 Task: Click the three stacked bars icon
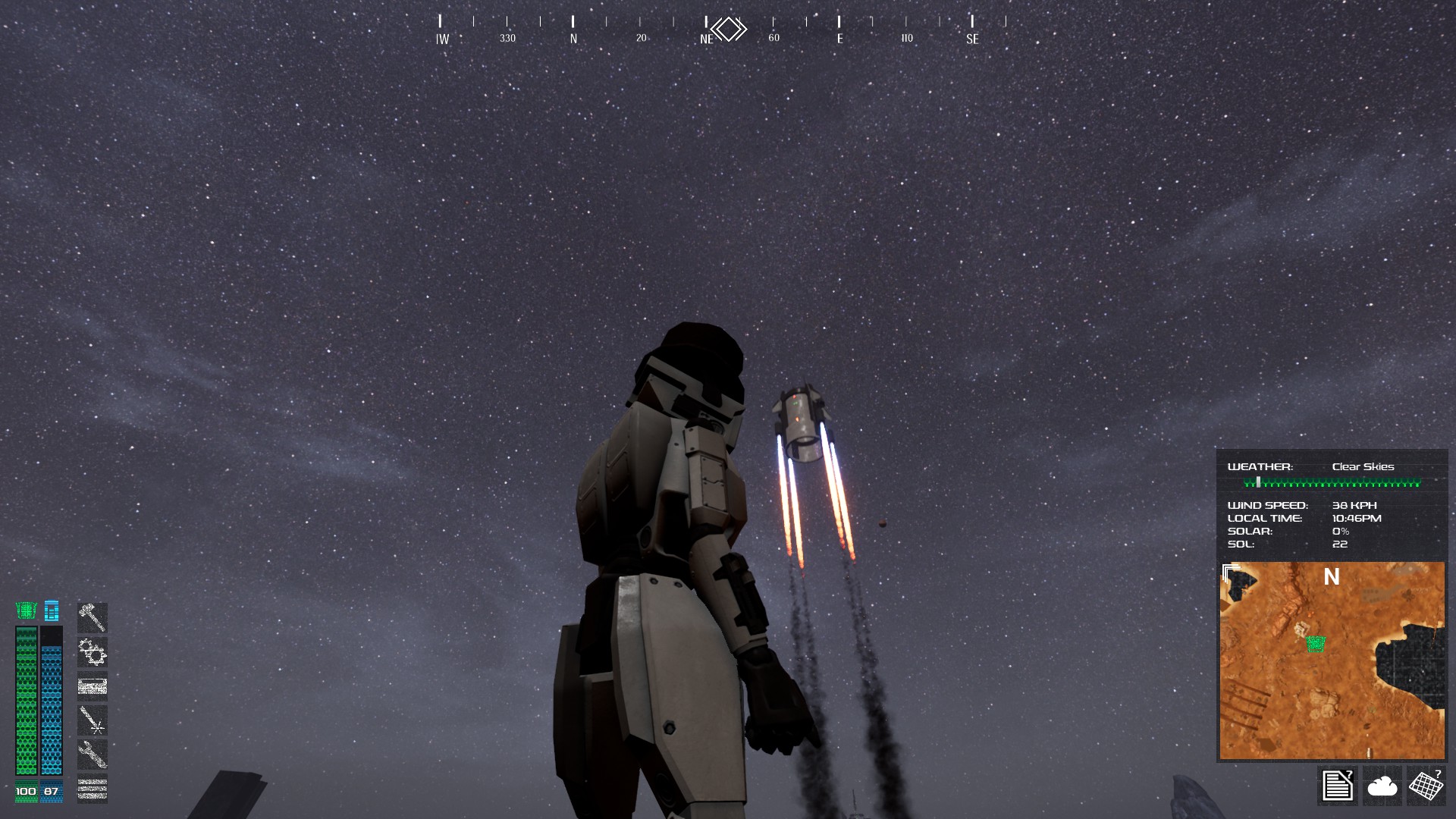pyautogui.click(x=93, y=788)
